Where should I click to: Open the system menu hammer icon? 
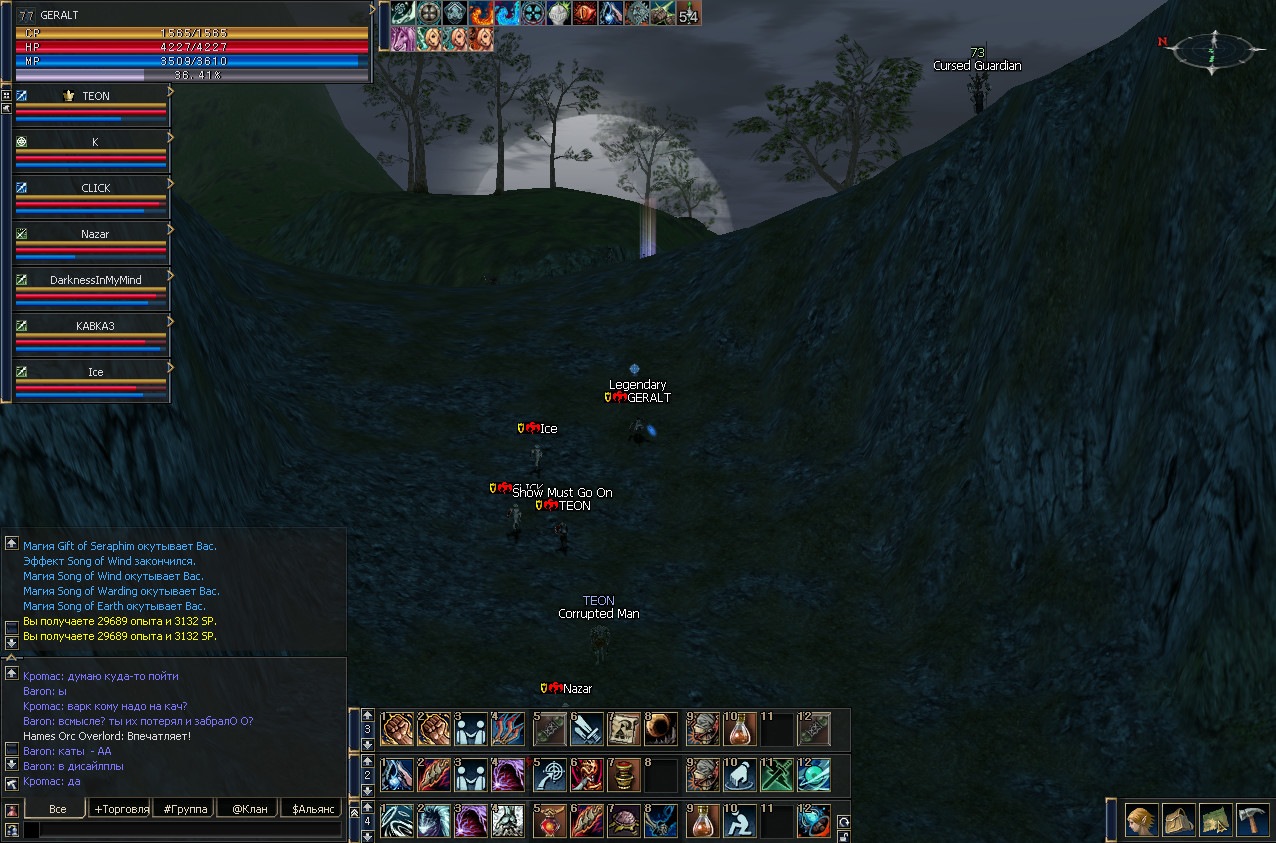point(1253,820)
